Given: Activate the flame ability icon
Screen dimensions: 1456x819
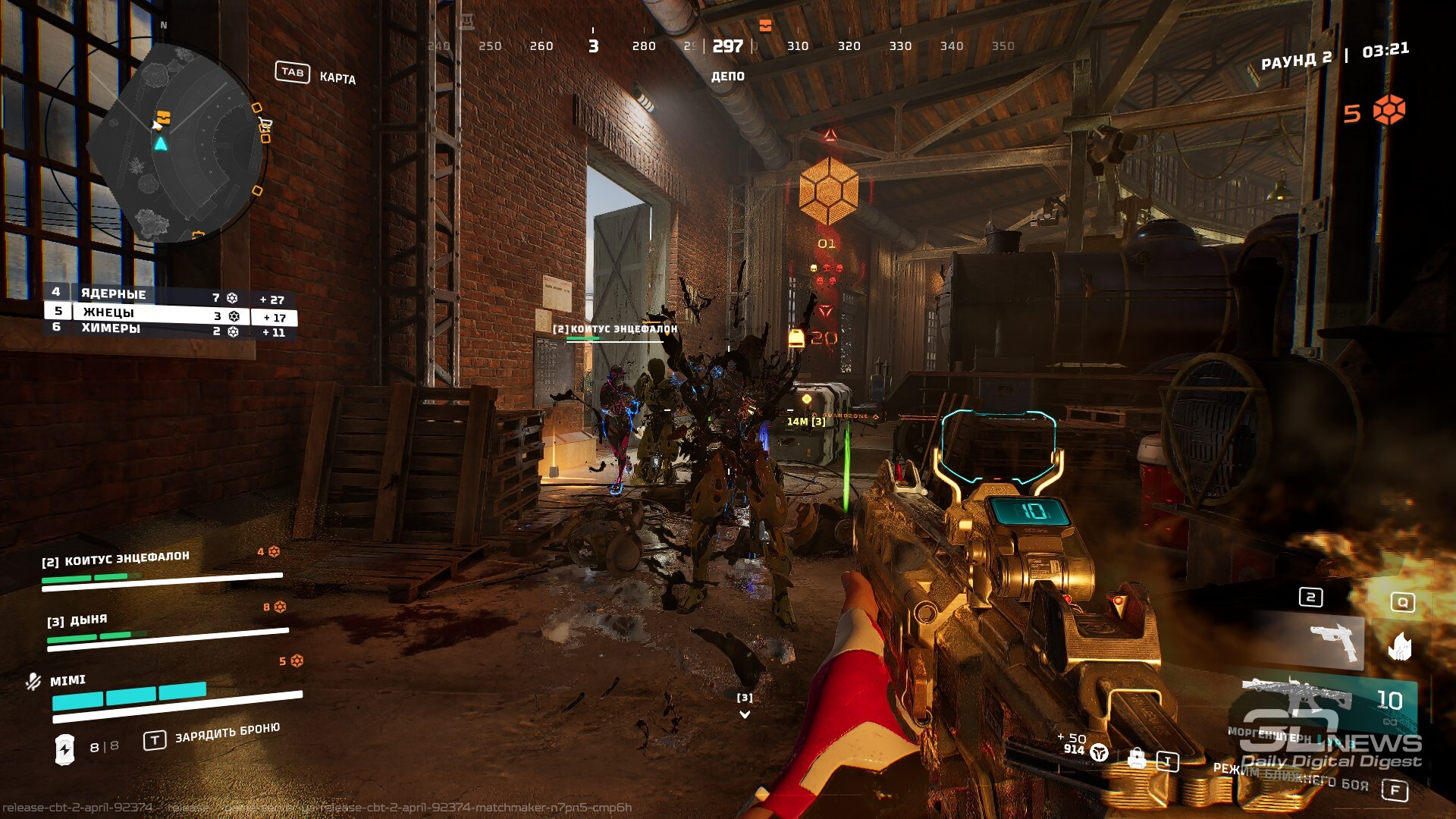Looking at the screenshot, I should click(x=1400, y=646).
